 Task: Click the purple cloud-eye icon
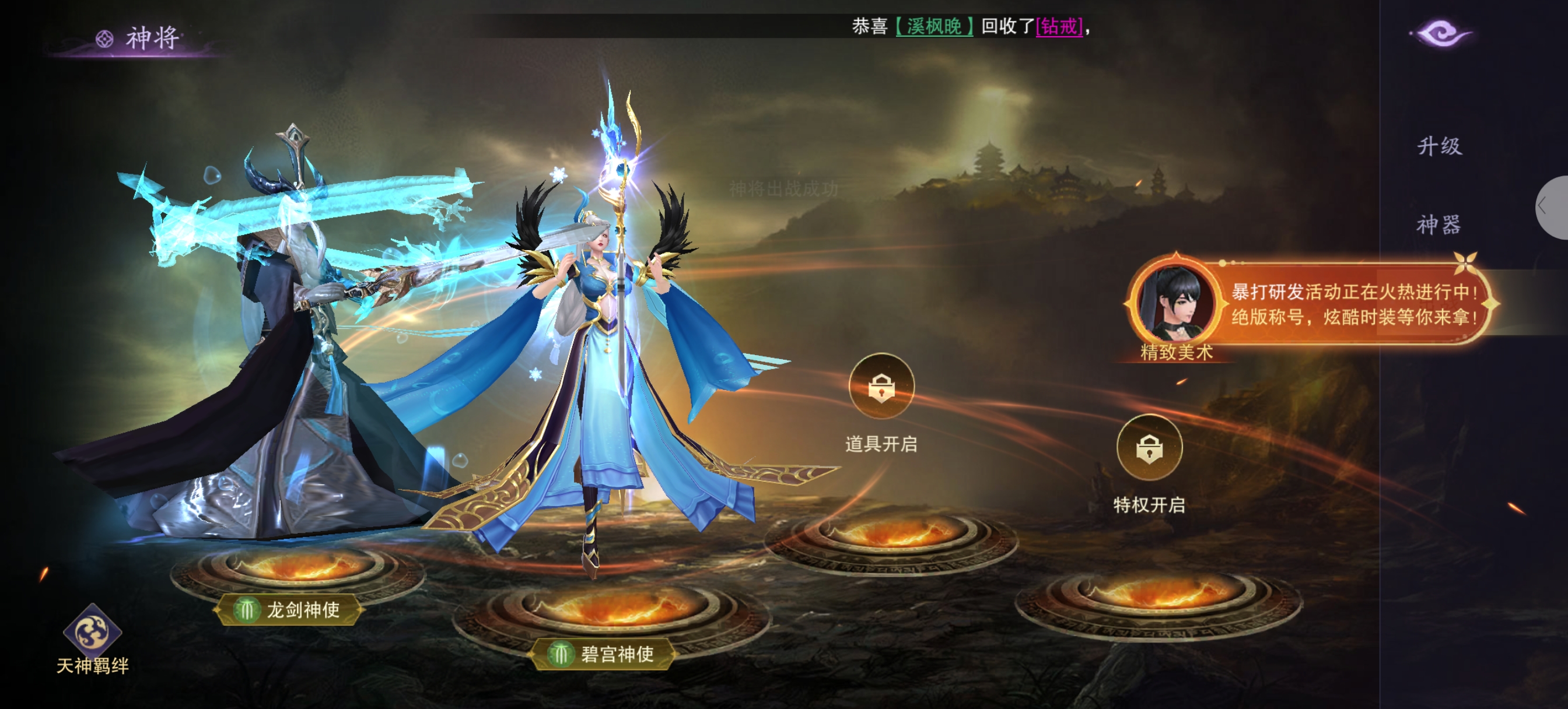pyautogui.click(x=1441, y=33)
